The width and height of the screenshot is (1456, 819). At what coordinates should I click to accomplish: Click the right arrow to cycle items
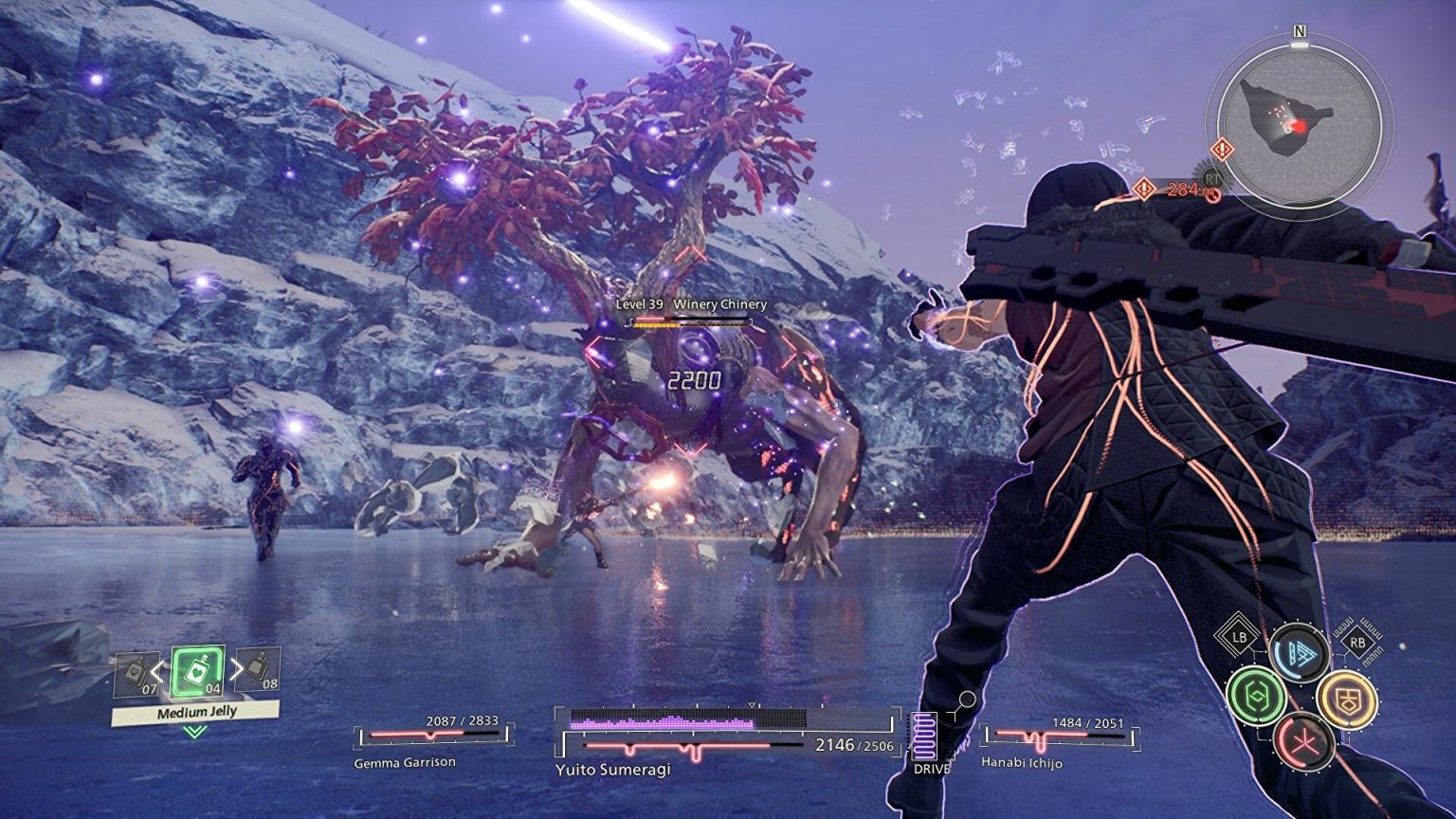point(237,669)
